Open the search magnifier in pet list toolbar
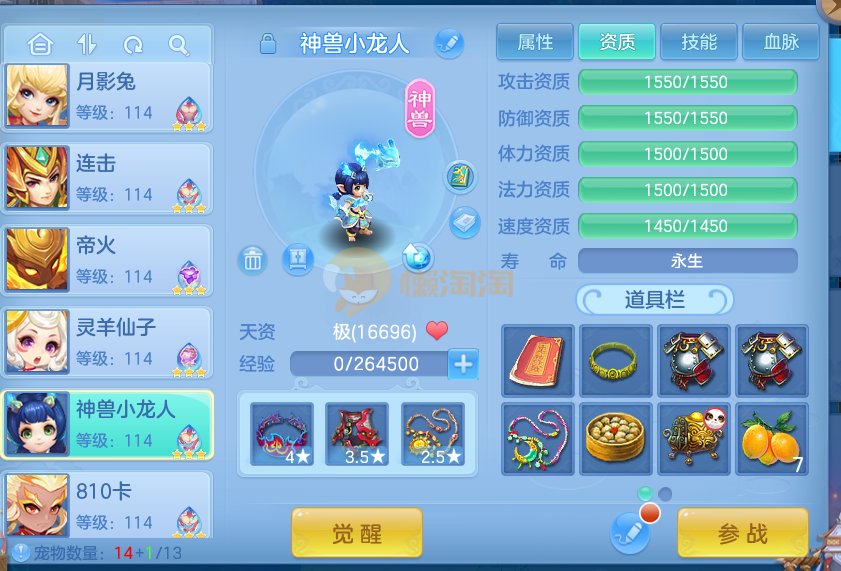 tap(178, 45)
